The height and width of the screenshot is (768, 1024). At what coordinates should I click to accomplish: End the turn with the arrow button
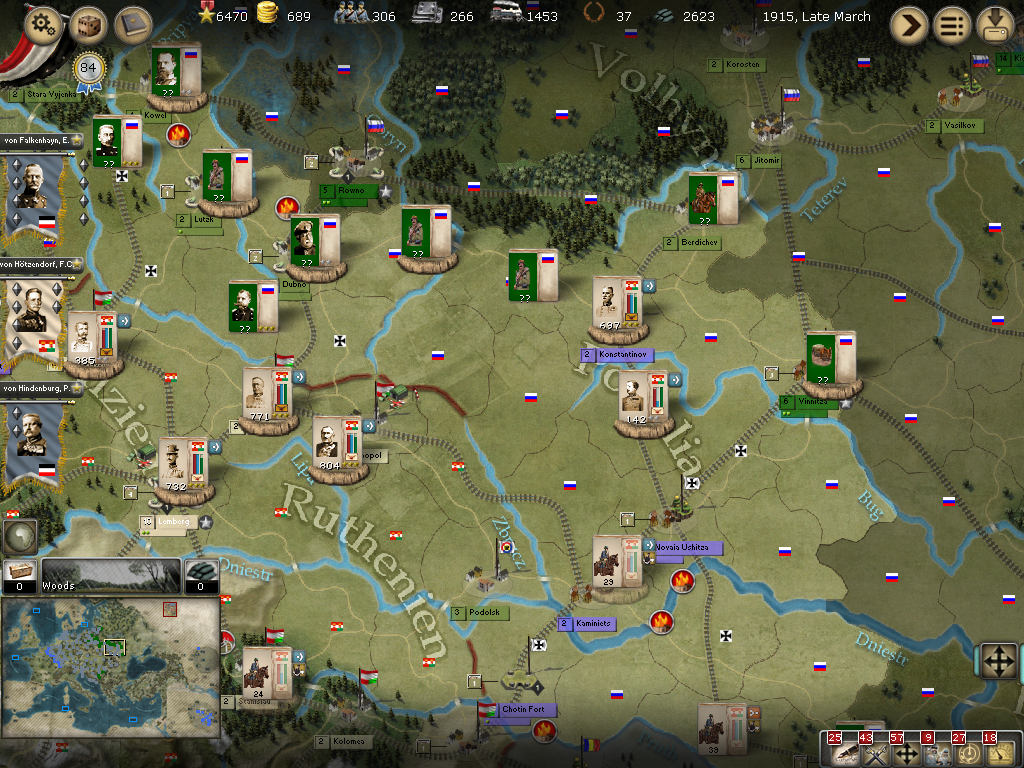[x=909, y=25]
